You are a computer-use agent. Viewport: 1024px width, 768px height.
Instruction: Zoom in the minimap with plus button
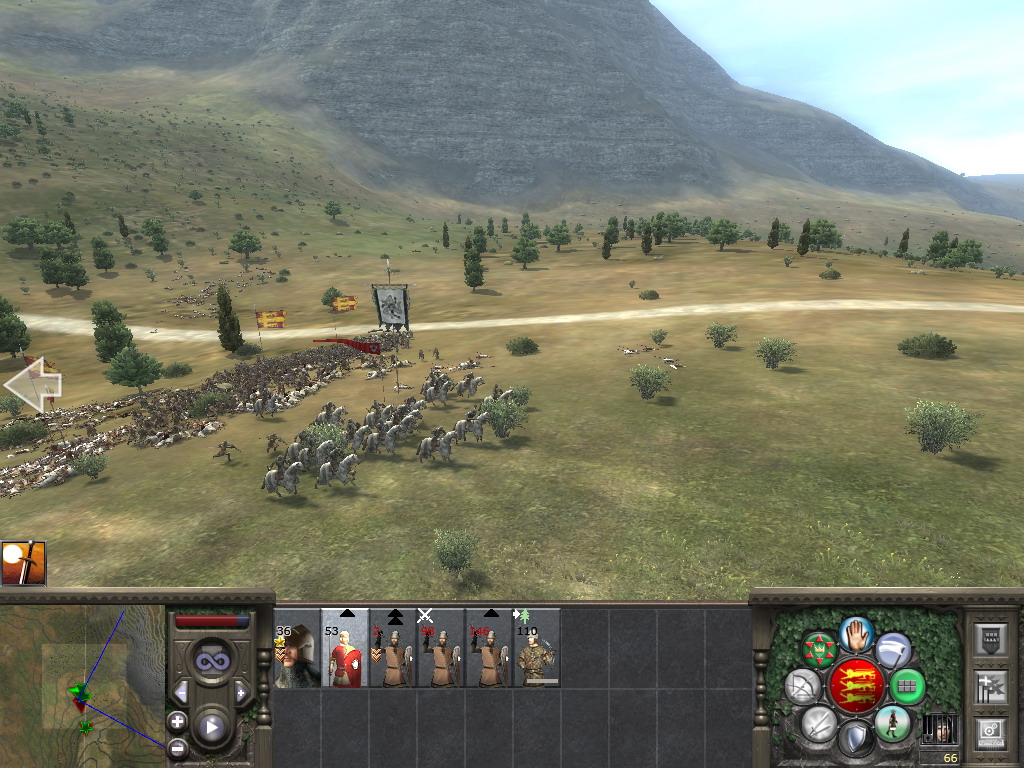177,721
